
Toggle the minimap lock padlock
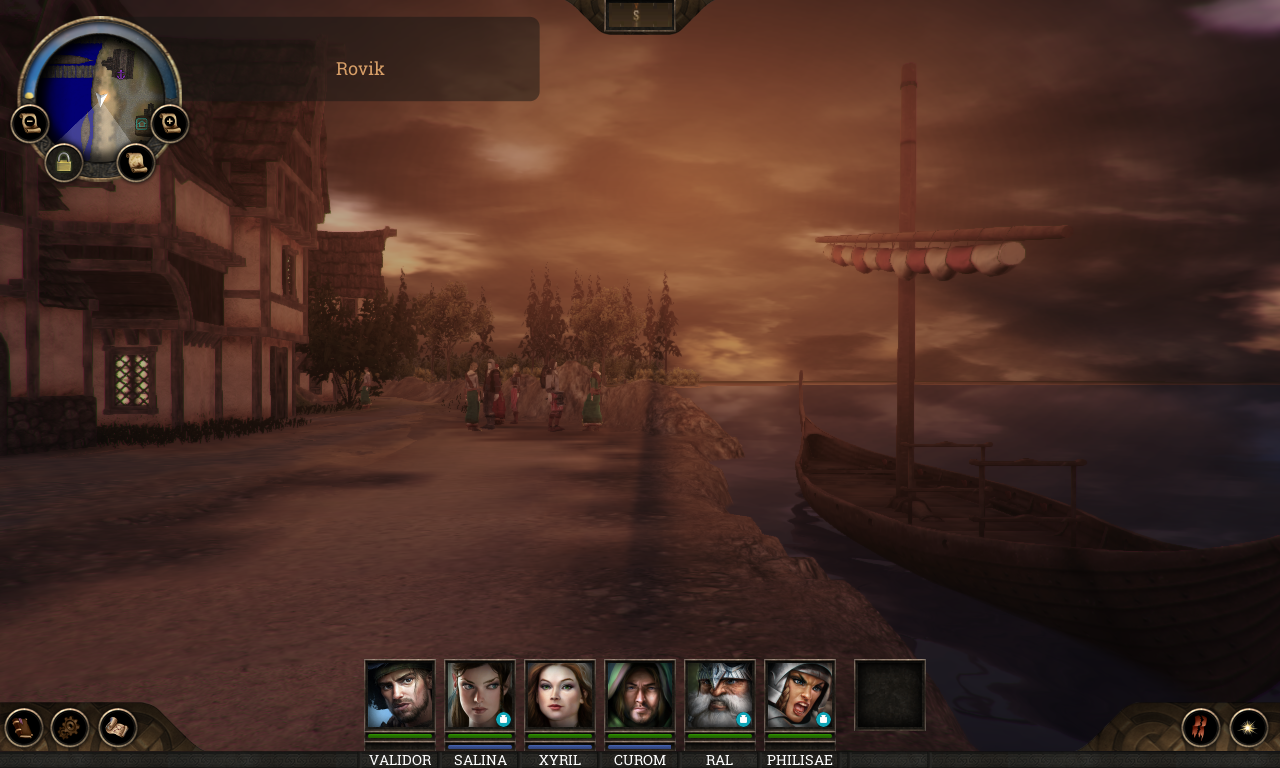64,162
